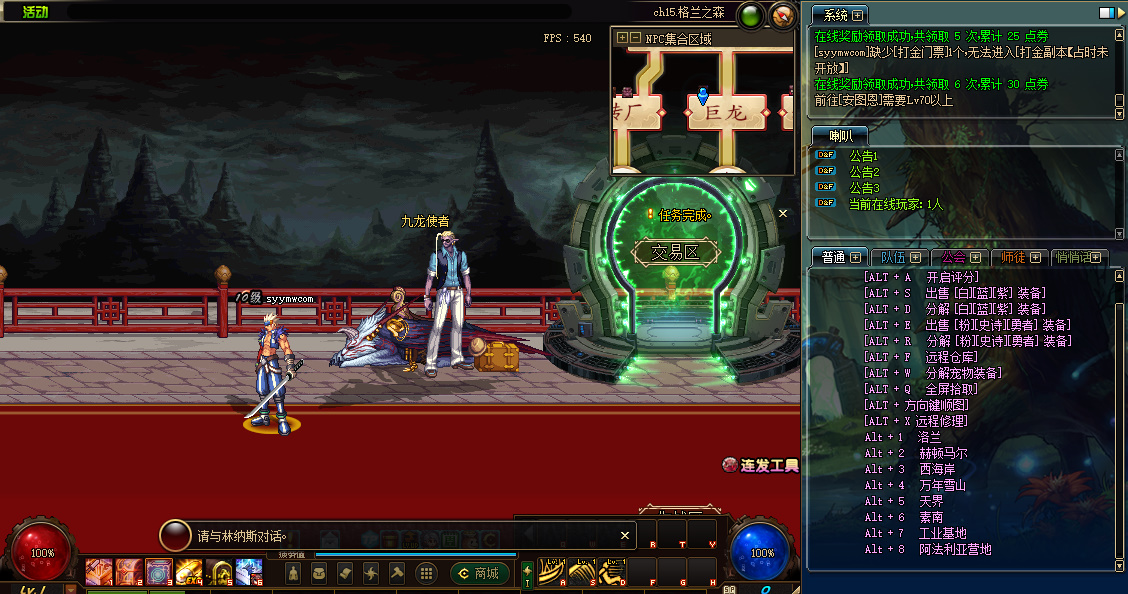Open the compass icon above the minimap
The width and height of the screenshot is (1128, 594).
(782, 15)
